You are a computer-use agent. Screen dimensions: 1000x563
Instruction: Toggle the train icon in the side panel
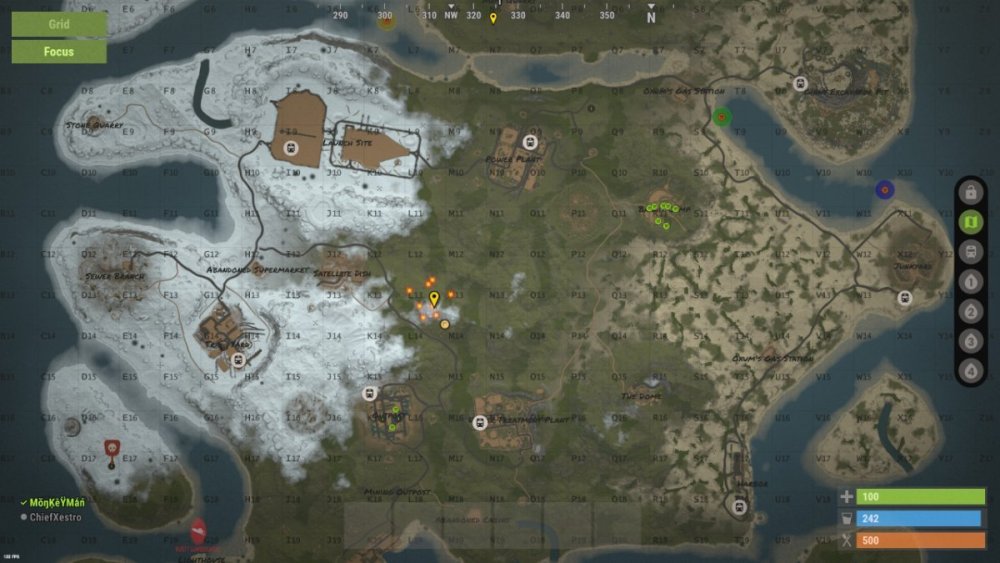point(969,252)
